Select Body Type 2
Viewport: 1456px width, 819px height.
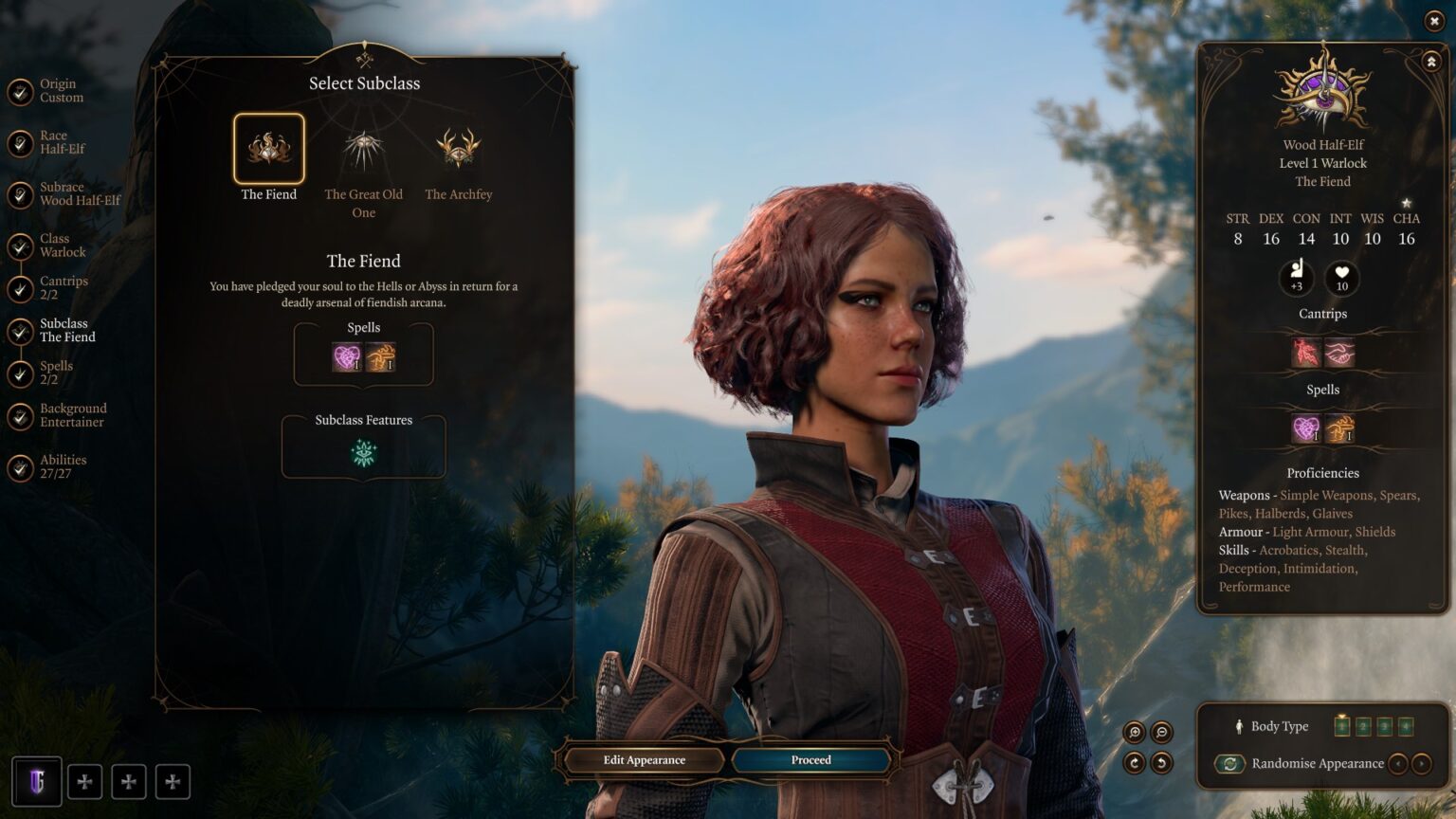tap(1362, 727)
